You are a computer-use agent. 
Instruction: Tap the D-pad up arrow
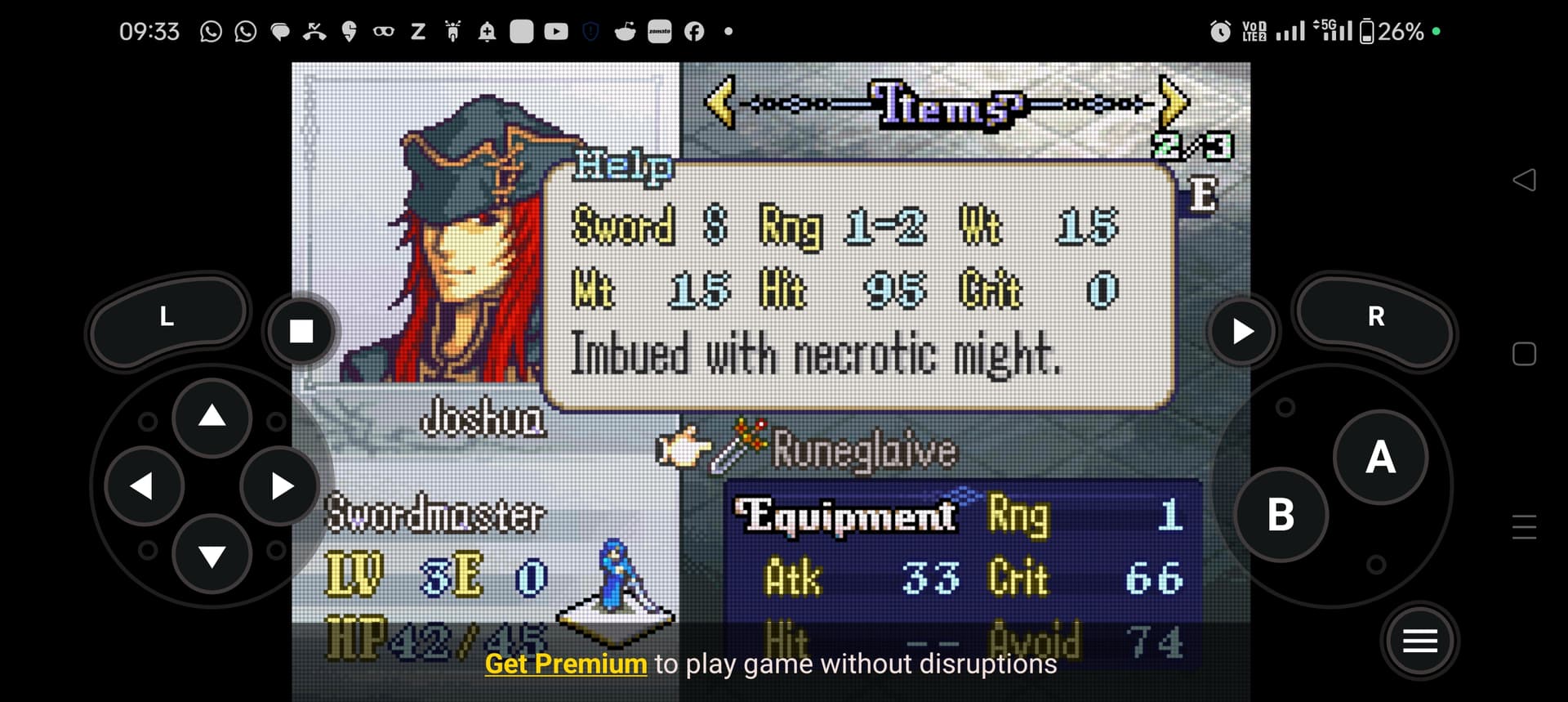click(x=212, y=417)
